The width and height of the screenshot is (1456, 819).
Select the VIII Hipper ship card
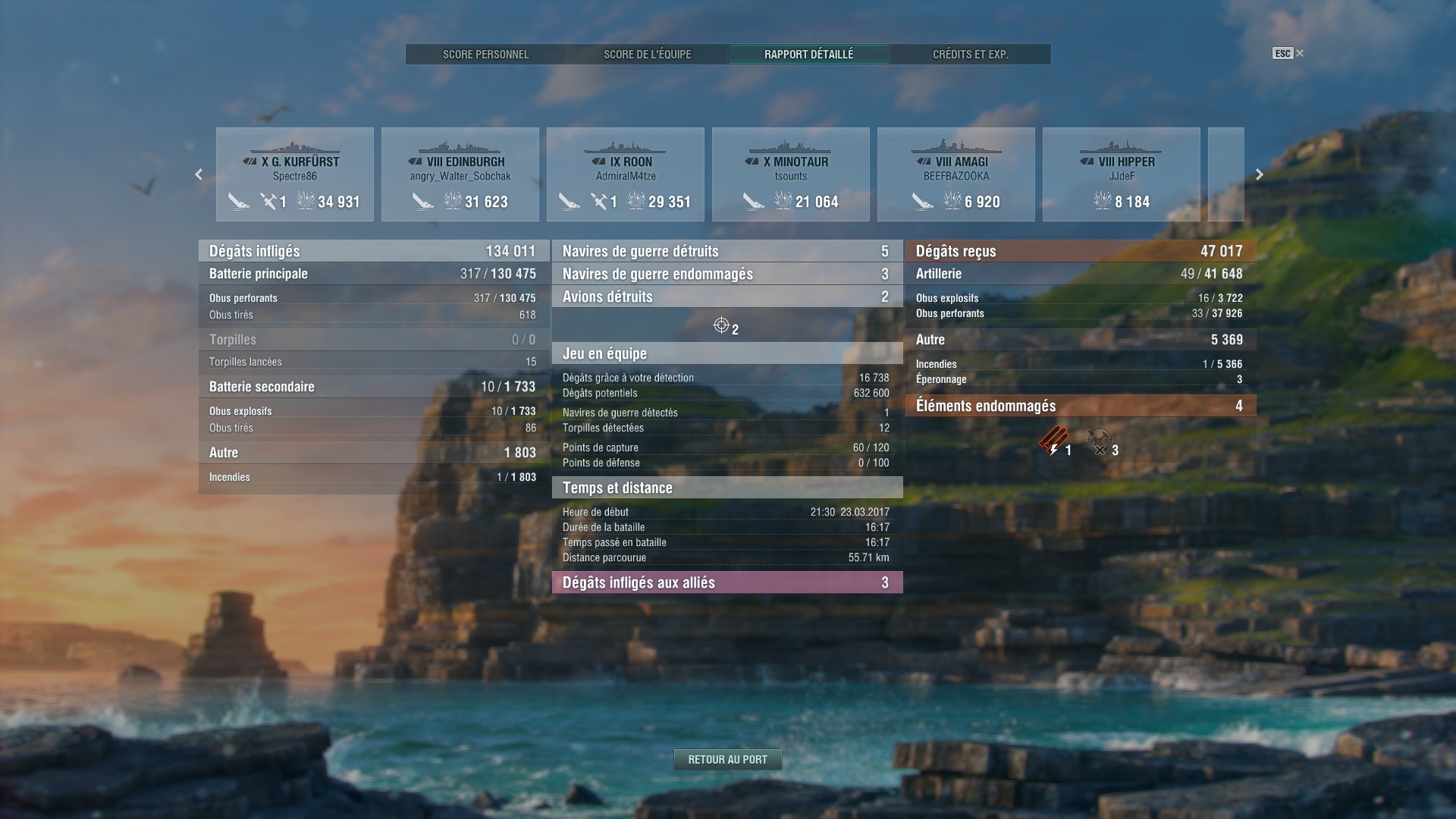click(1122, 174)
